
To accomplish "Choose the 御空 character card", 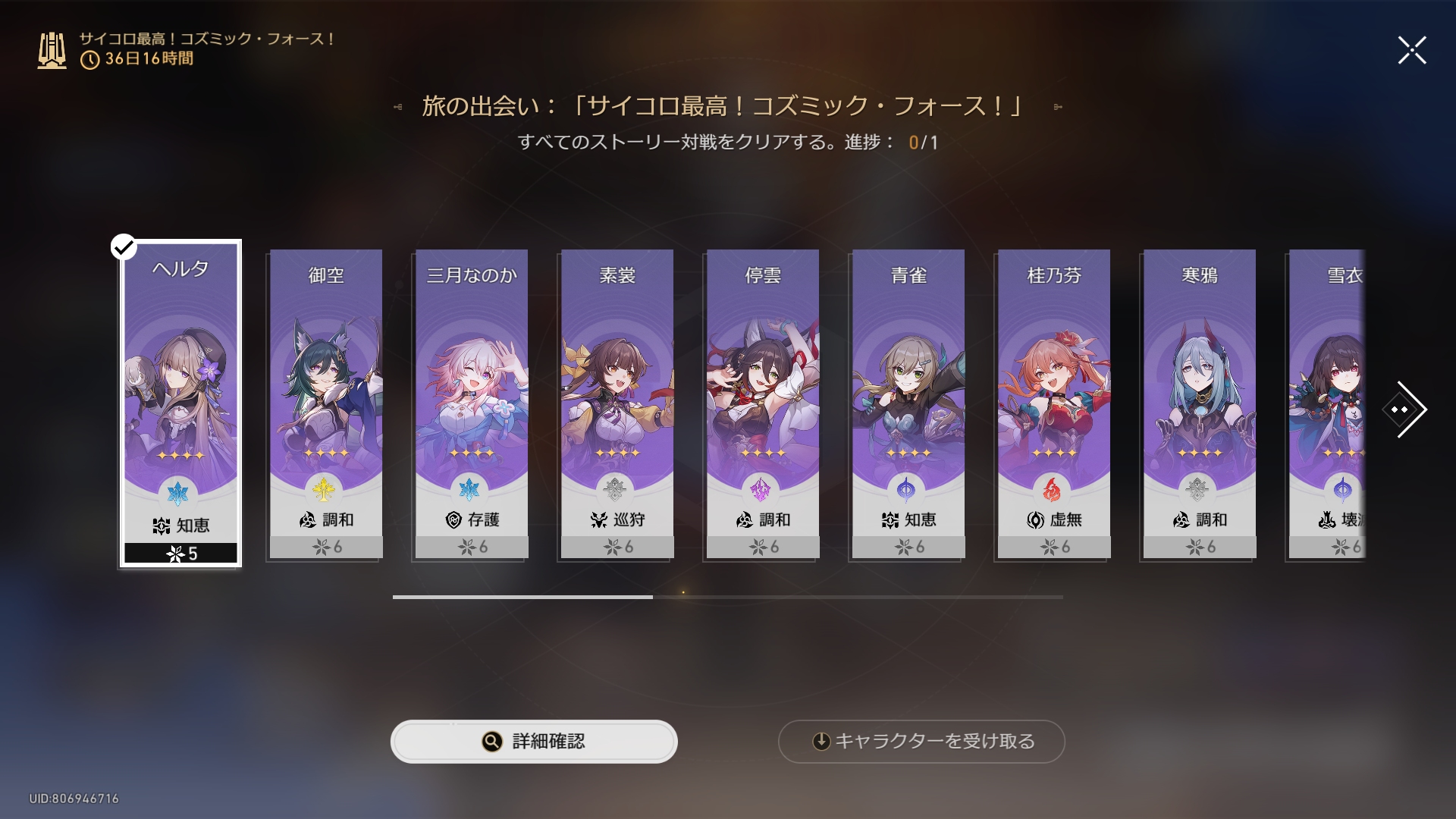I will (x=326, y=403).
